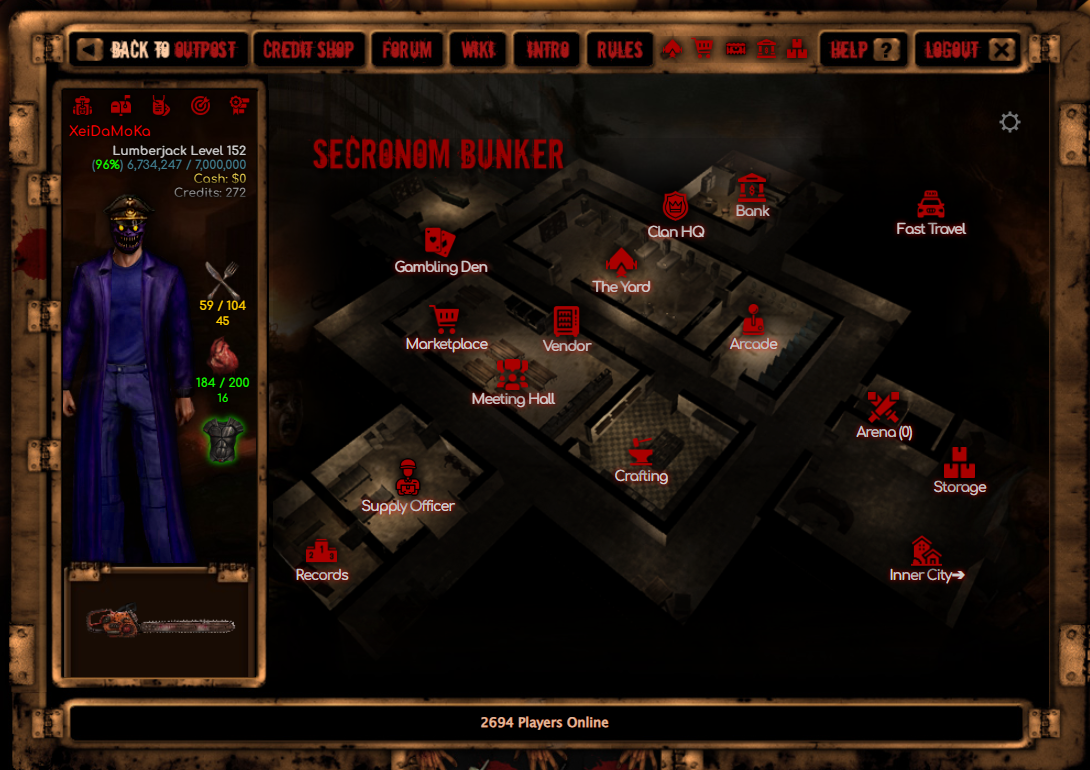Visit the Bank
Viewport: 1090px width, 770px height.
(x=752, y=196)
